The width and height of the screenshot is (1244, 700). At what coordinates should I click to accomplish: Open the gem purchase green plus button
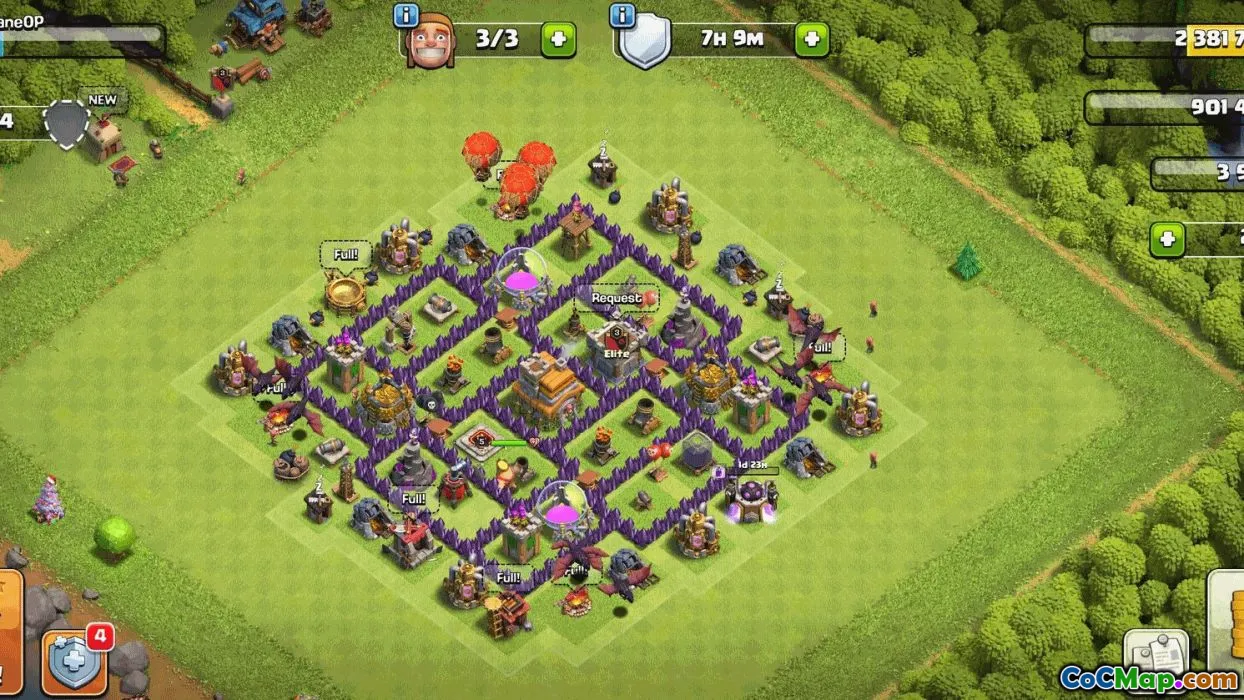[1166, 240]
